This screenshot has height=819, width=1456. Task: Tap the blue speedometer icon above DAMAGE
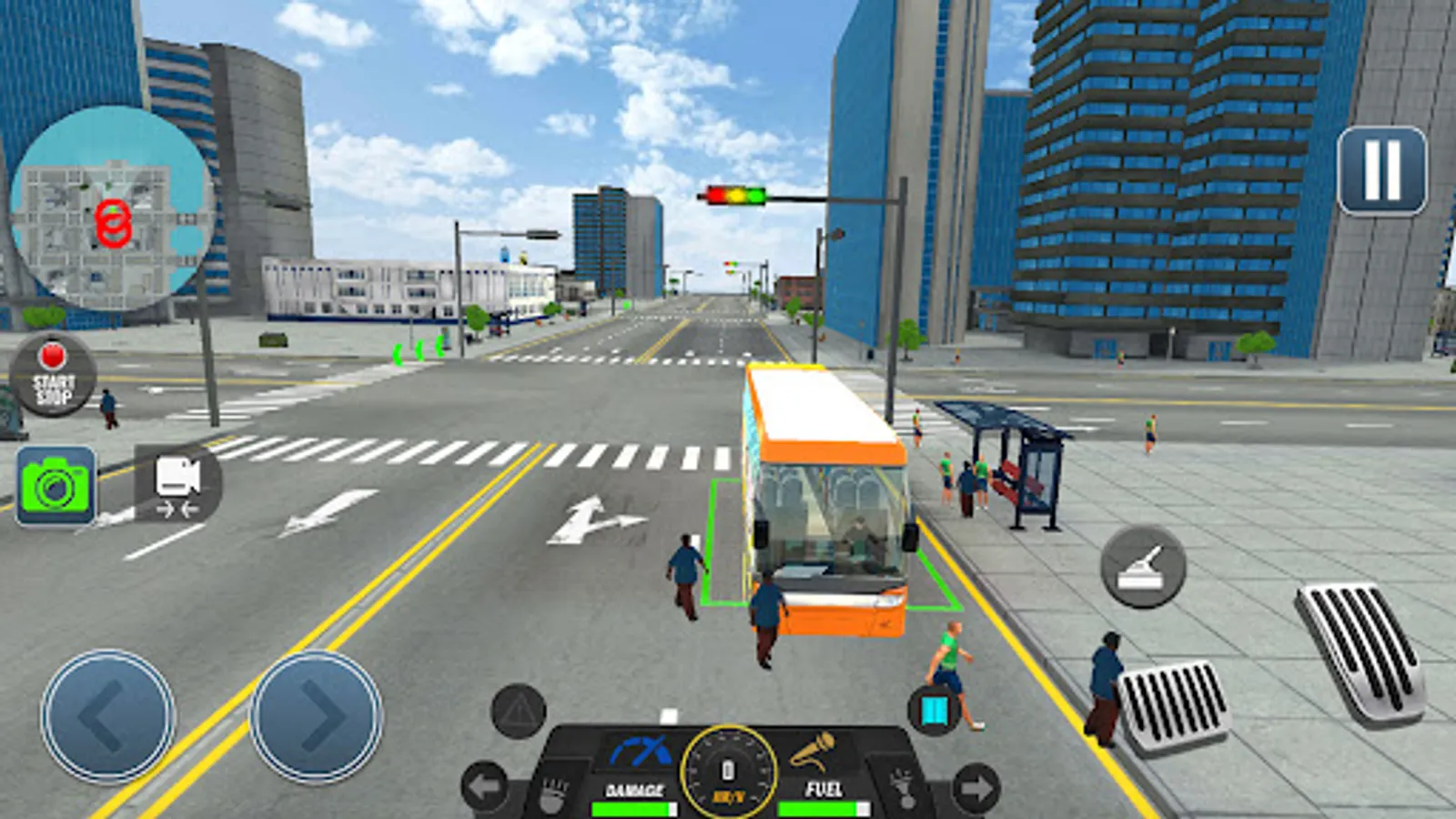tap(642, 749)
